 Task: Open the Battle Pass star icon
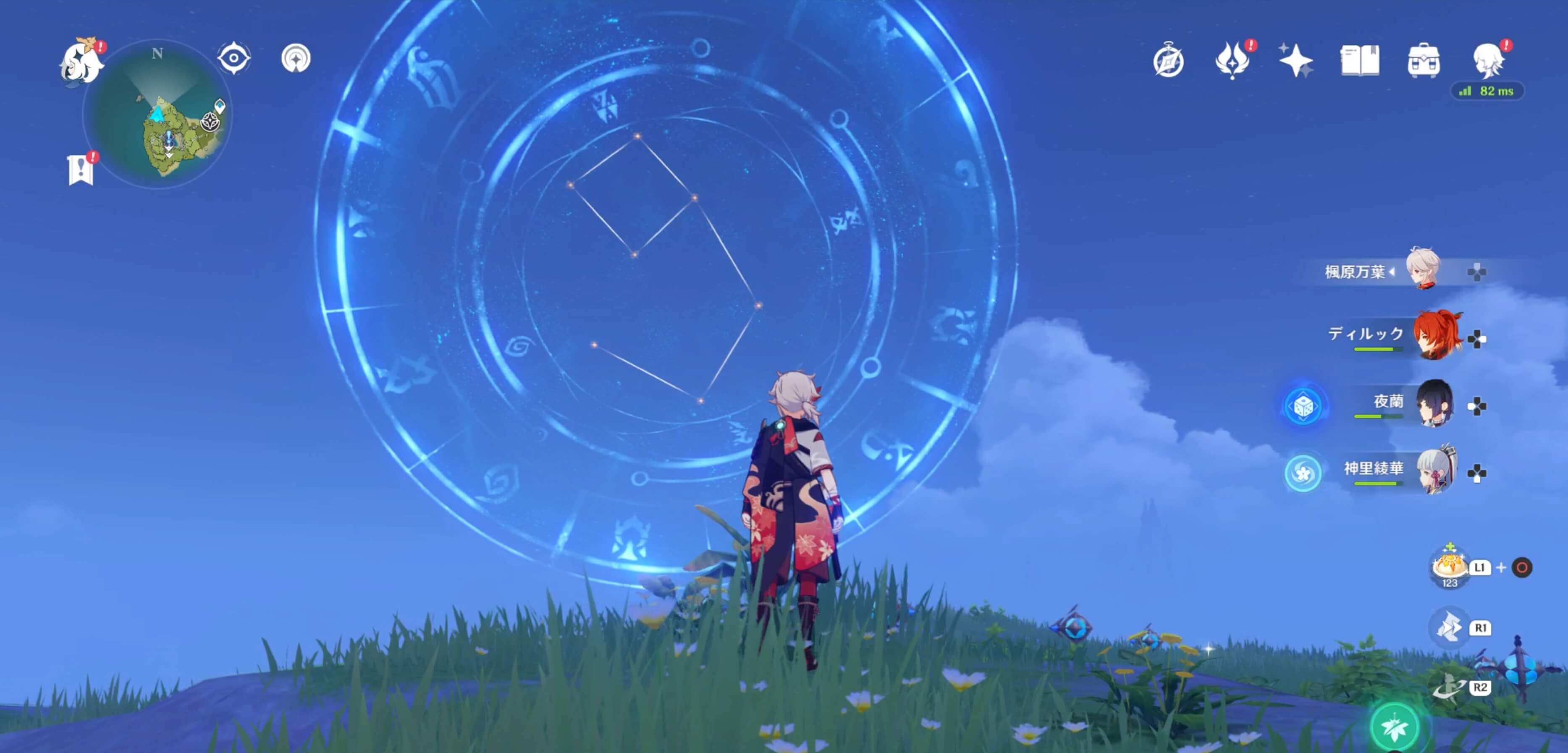coord(1297,60)
